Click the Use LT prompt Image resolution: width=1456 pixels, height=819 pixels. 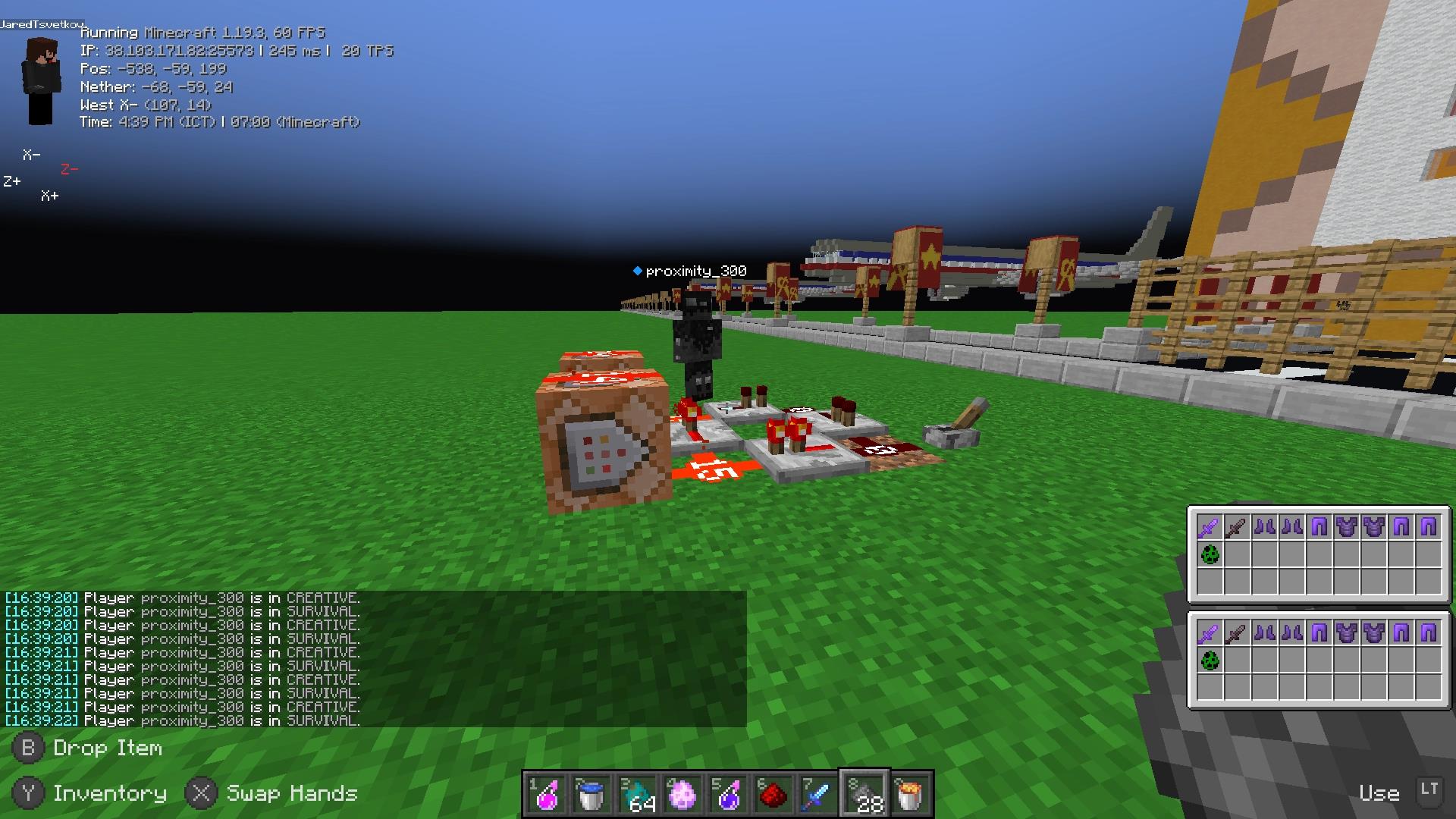pyautogui.click(x=1379, y=792)
